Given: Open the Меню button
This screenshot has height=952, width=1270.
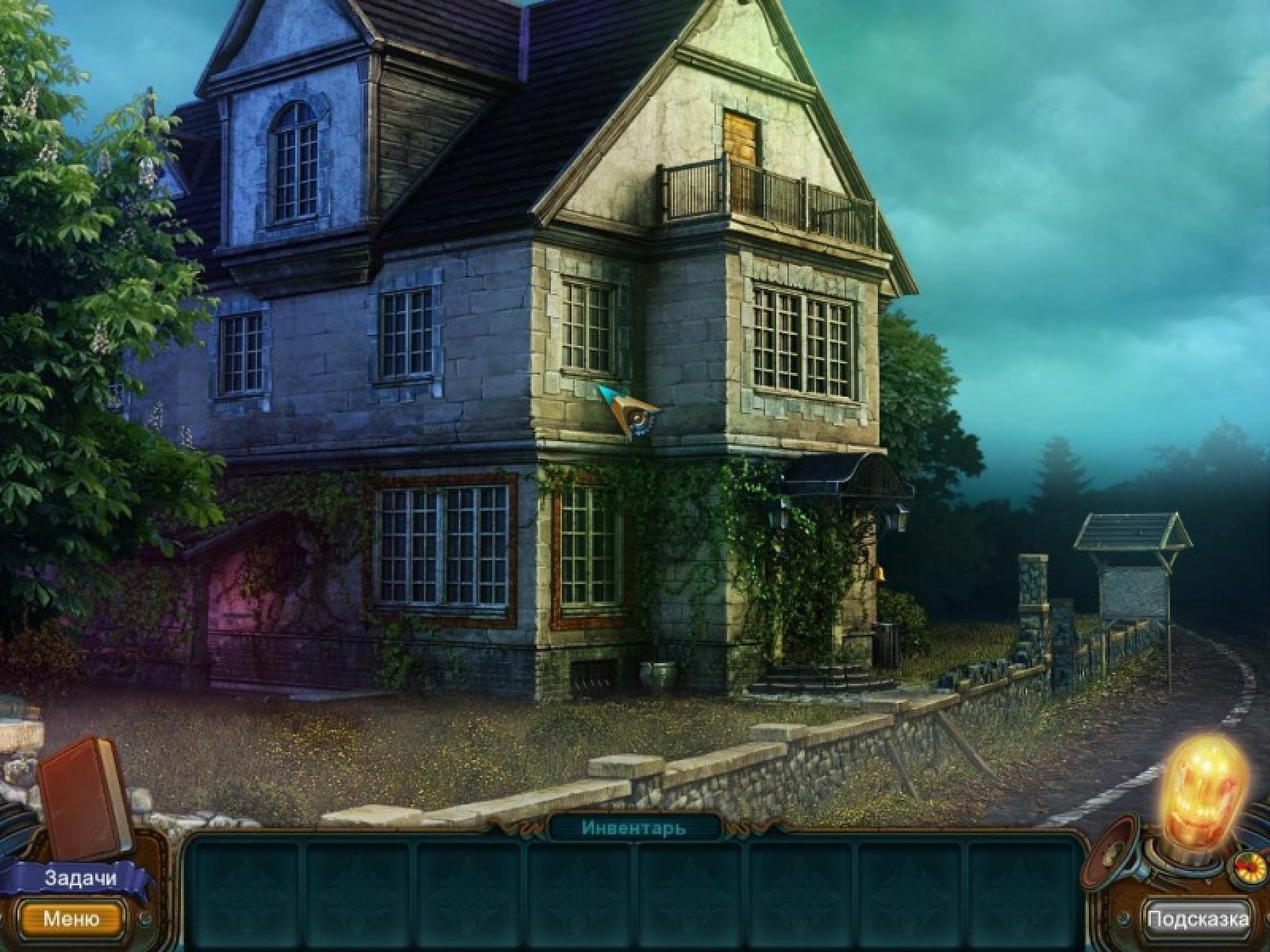Looking at the screenshot, I should coord(71,919).
